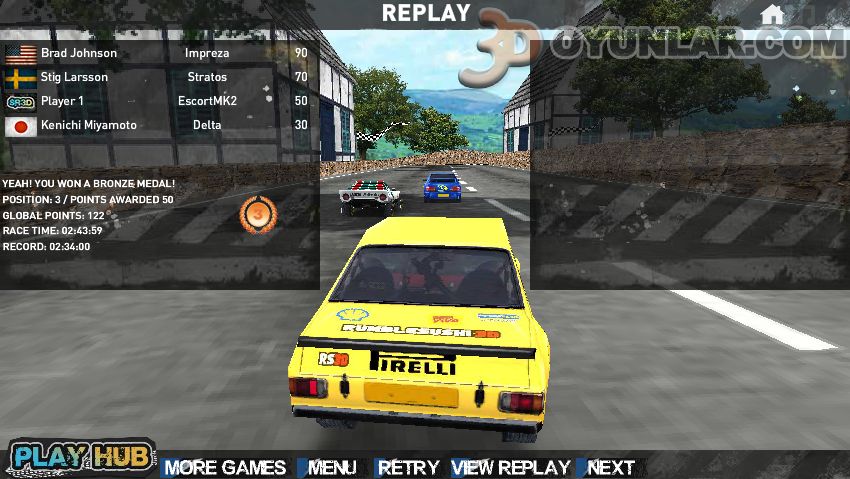Open the More Games link

tap(224, 467)
